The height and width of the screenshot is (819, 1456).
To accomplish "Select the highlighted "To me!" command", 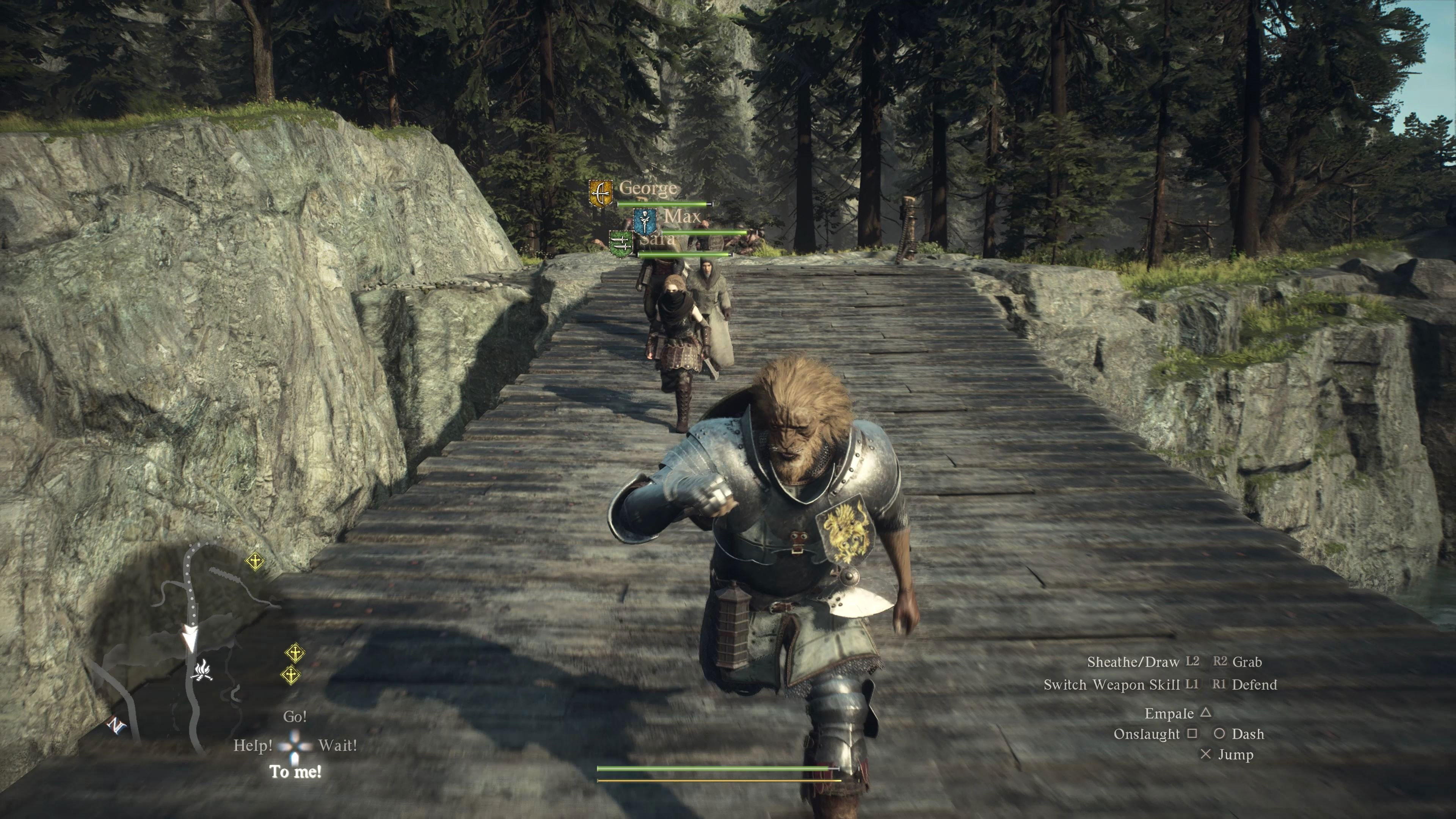I will pos(296,772).
